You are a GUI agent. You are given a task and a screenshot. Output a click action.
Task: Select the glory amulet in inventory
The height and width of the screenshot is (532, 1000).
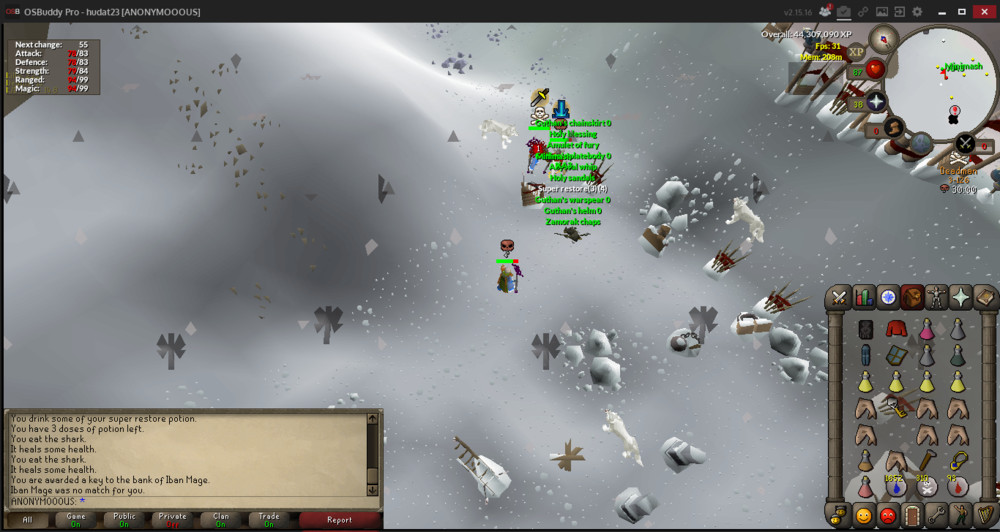click(957, 460)
